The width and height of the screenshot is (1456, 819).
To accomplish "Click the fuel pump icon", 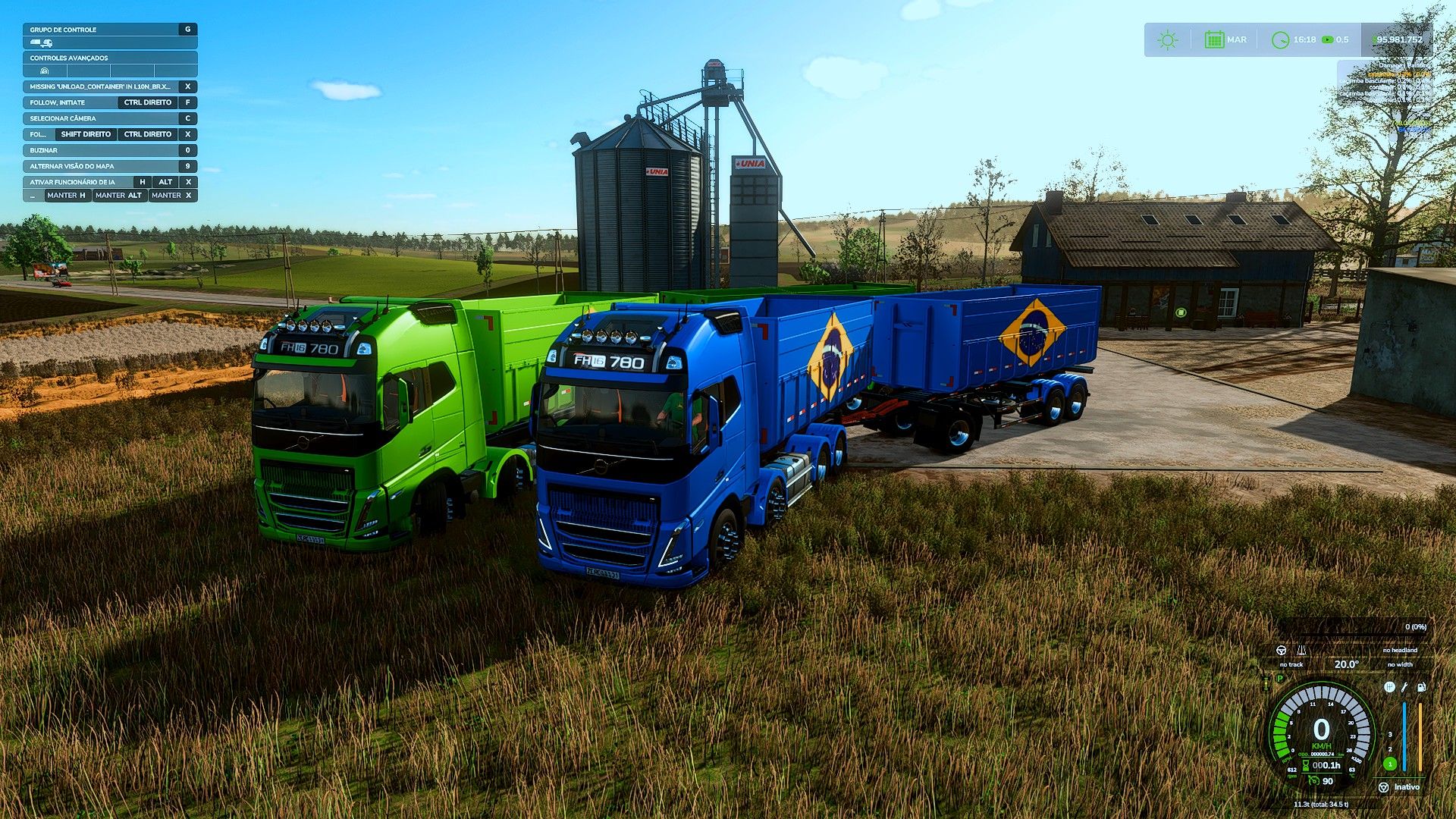I will 1421,687.
